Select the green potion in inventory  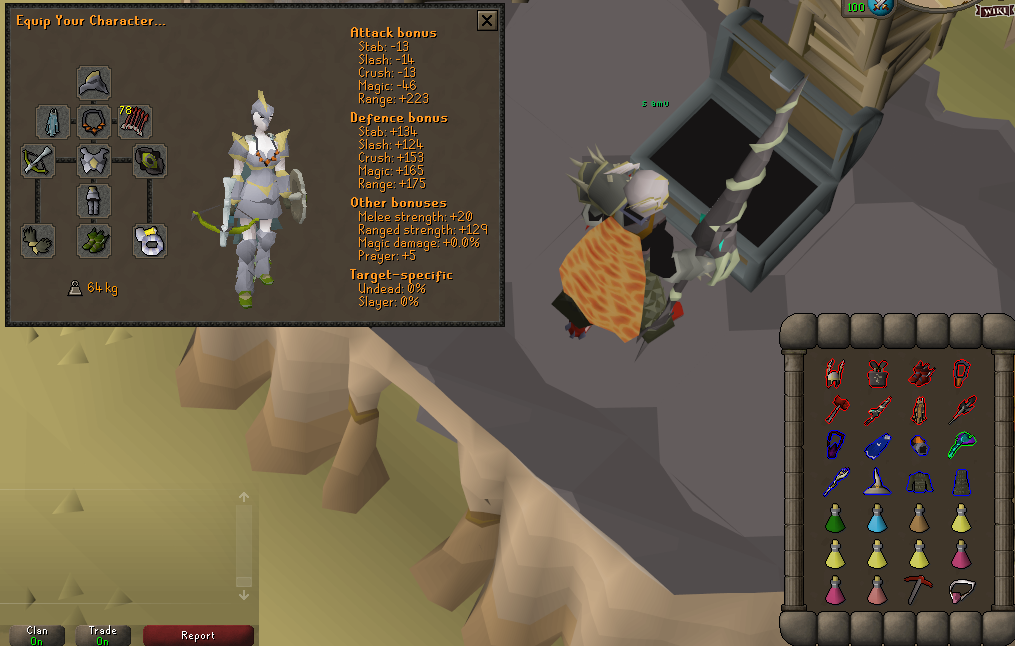834,519
